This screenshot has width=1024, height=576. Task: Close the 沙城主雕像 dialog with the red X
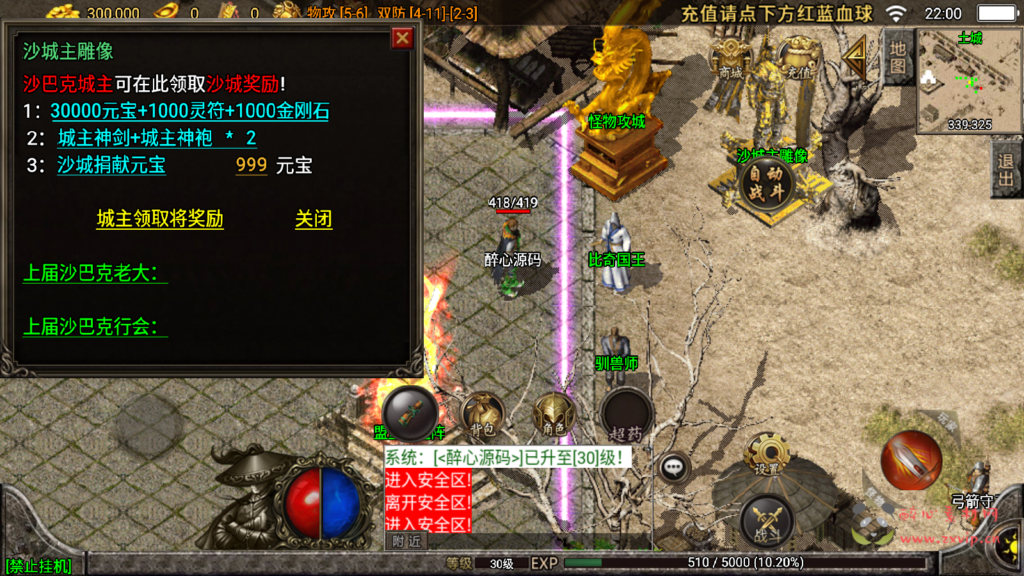pyautogui.click(x=402, y=38)
